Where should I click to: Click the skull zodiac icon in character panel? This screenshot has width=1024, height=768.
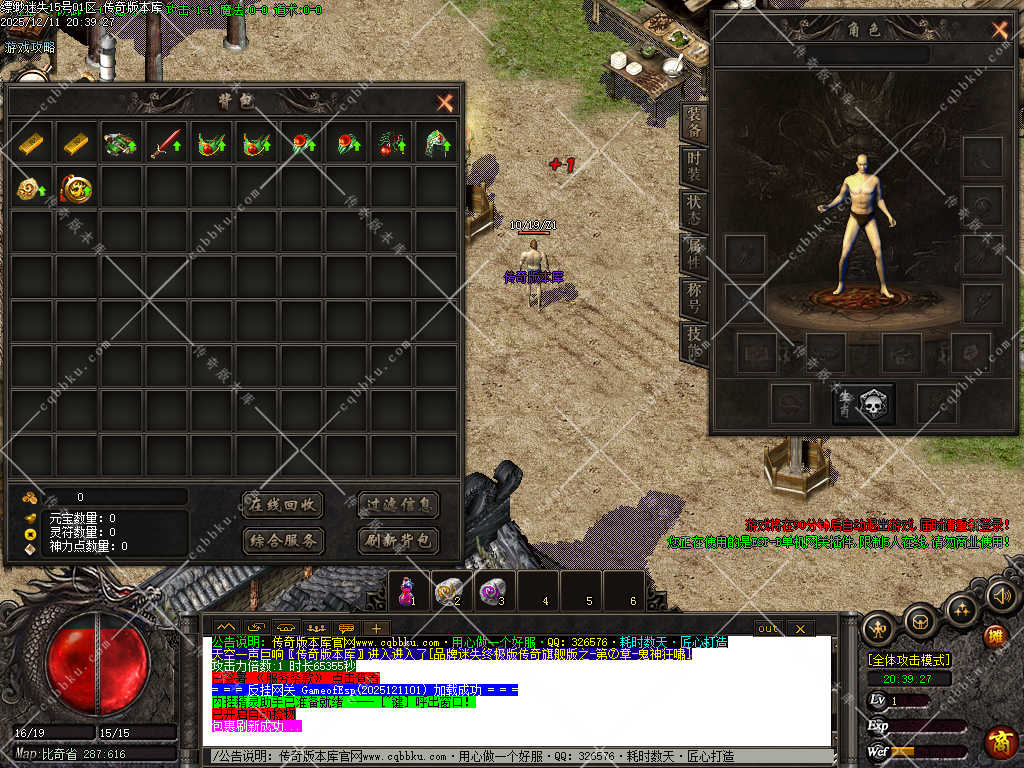click(864, 403)
